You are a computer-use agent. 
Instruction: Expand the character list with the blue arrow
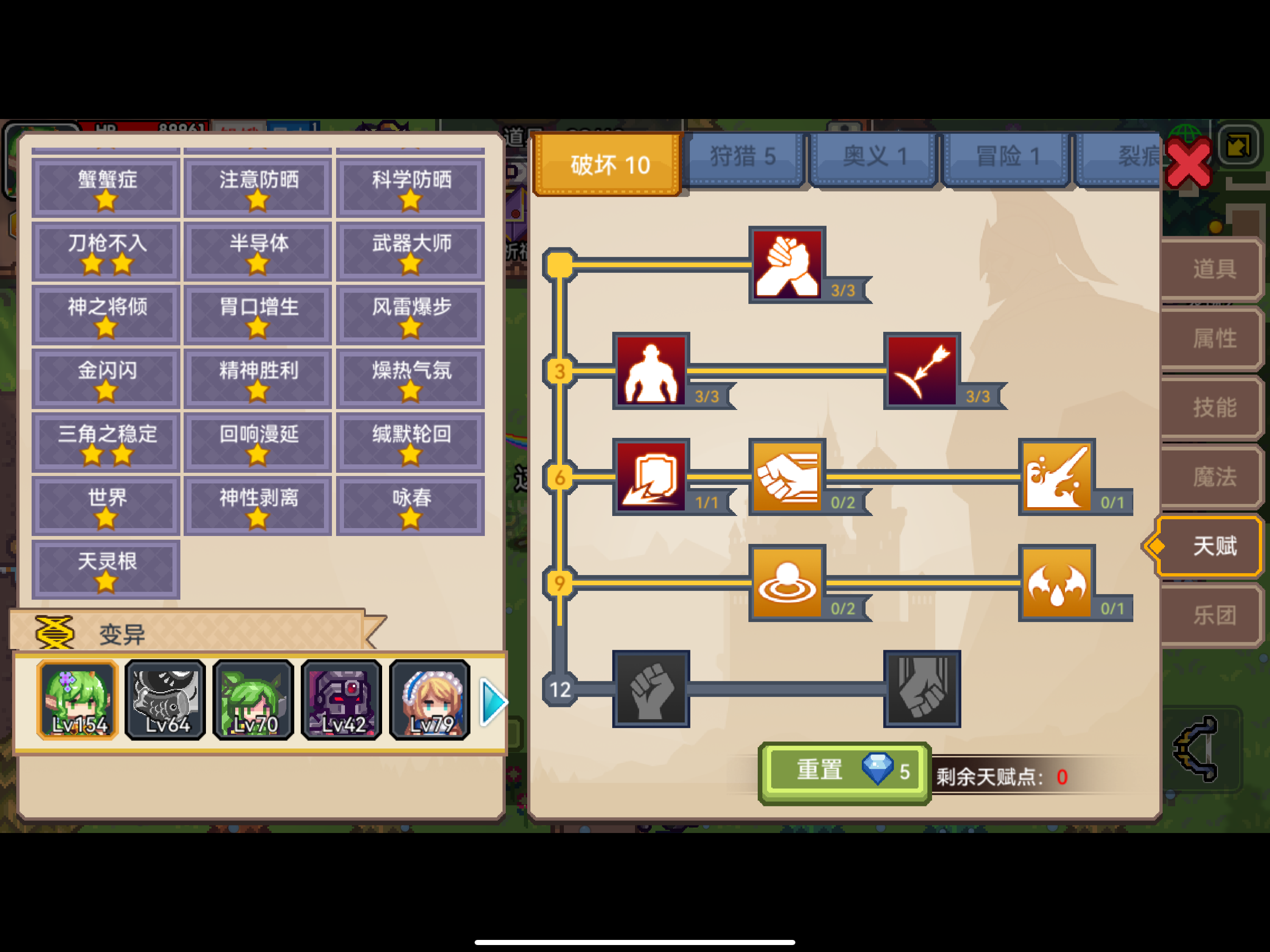493,701
